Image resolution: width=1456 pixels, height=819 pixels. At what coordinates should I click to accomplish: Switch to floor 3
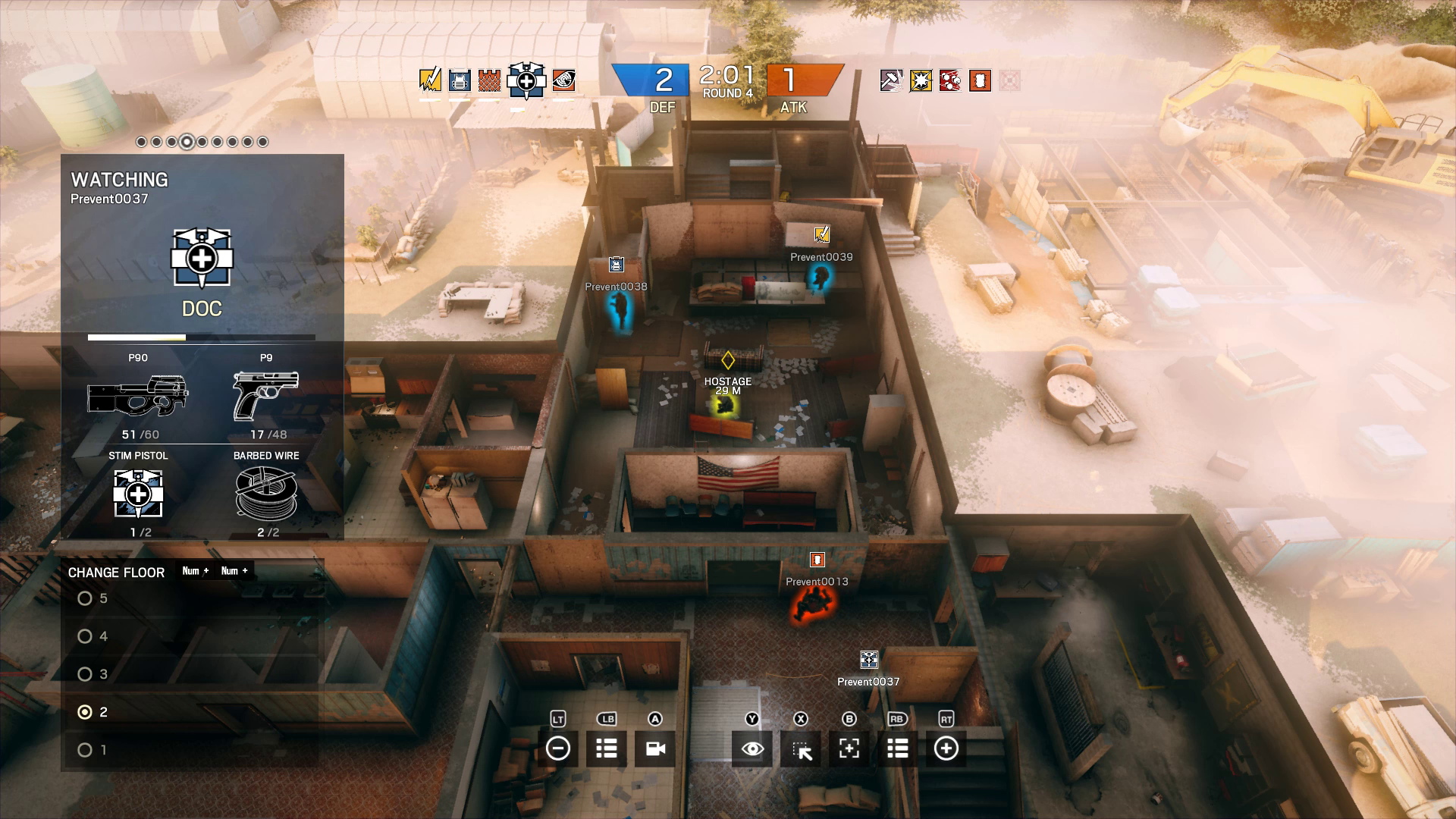tap(83, 674)
